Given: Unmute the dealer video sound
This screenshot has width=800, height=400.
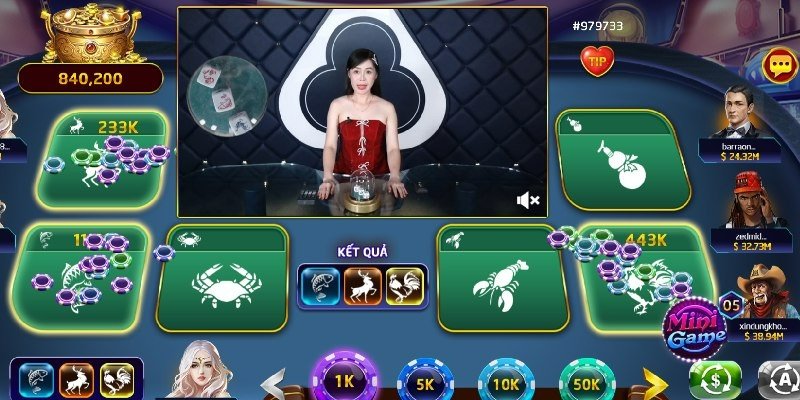Looking at the screenshot, I should point(528,201).
